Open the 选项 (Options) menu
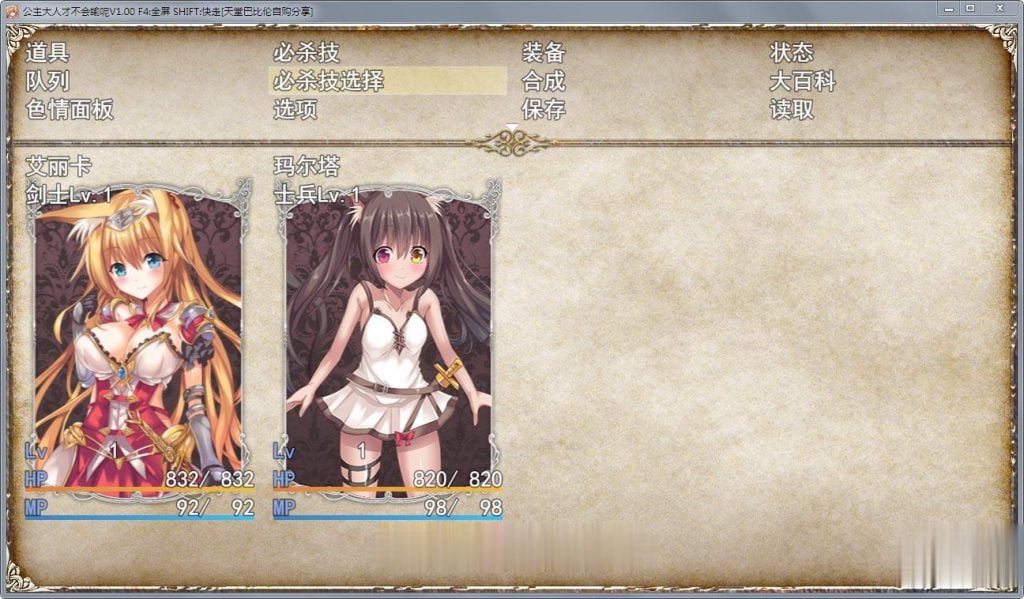Image resolution: width=1024 pixels, height=599 pixels. coord(296,110)
